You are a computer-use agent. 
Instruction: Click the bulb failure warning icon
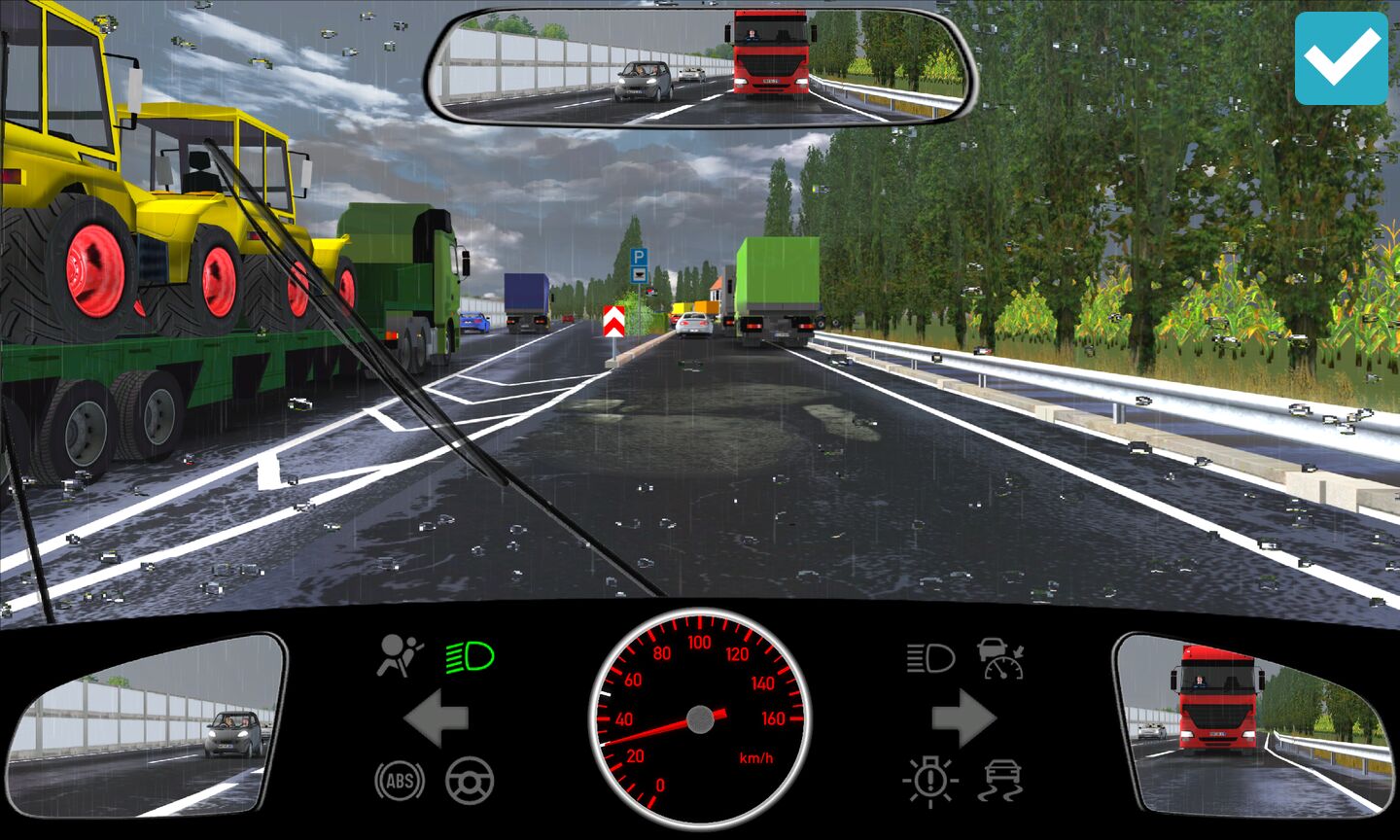[930, 780]
